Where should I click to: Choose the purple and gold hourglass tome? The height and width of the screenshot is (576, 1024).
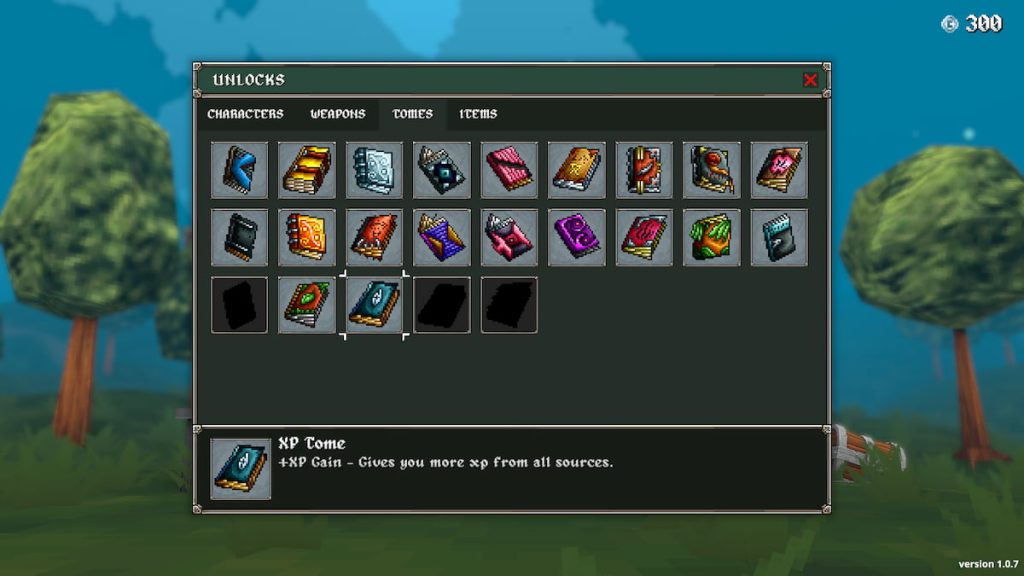442,238
